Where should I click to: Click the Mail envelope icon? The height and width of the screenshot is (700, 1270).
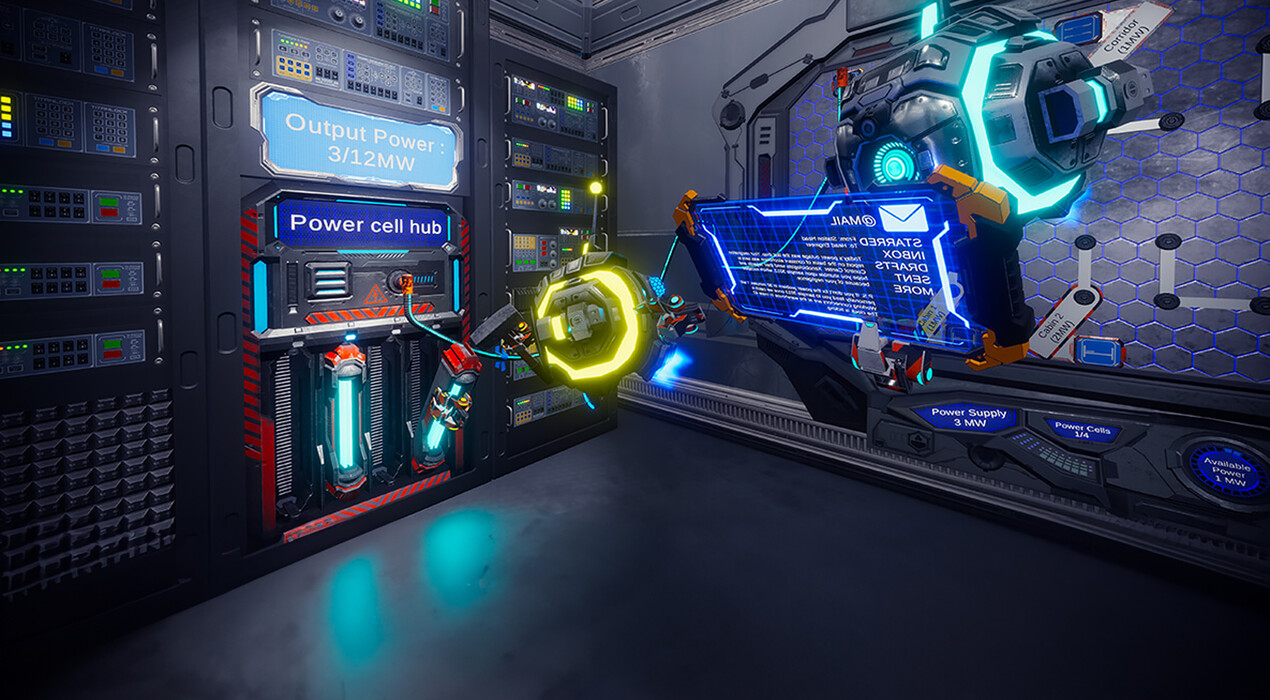pyautogui.click(x=904, y=217)
